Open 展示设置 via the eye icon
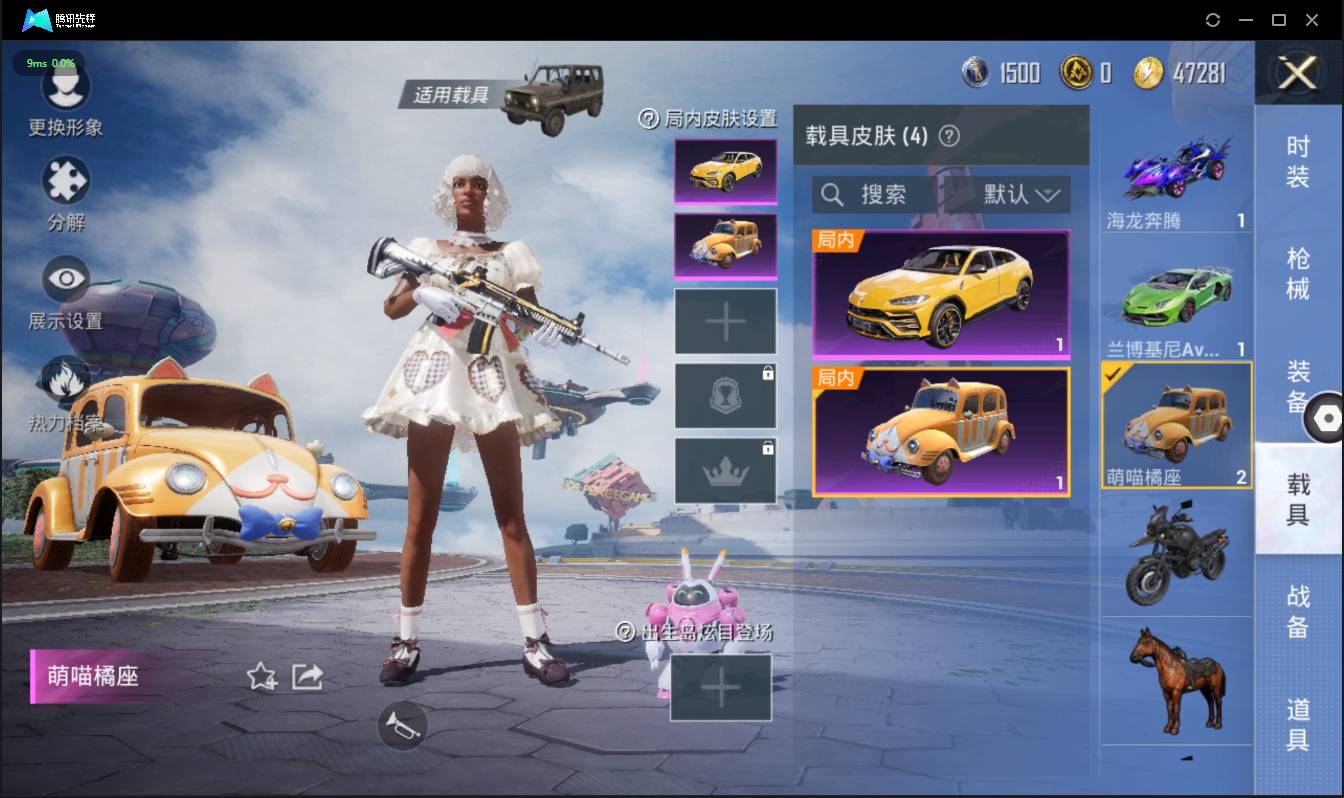Viewport: 1344px width, 798px height. [x=65, y=278]
